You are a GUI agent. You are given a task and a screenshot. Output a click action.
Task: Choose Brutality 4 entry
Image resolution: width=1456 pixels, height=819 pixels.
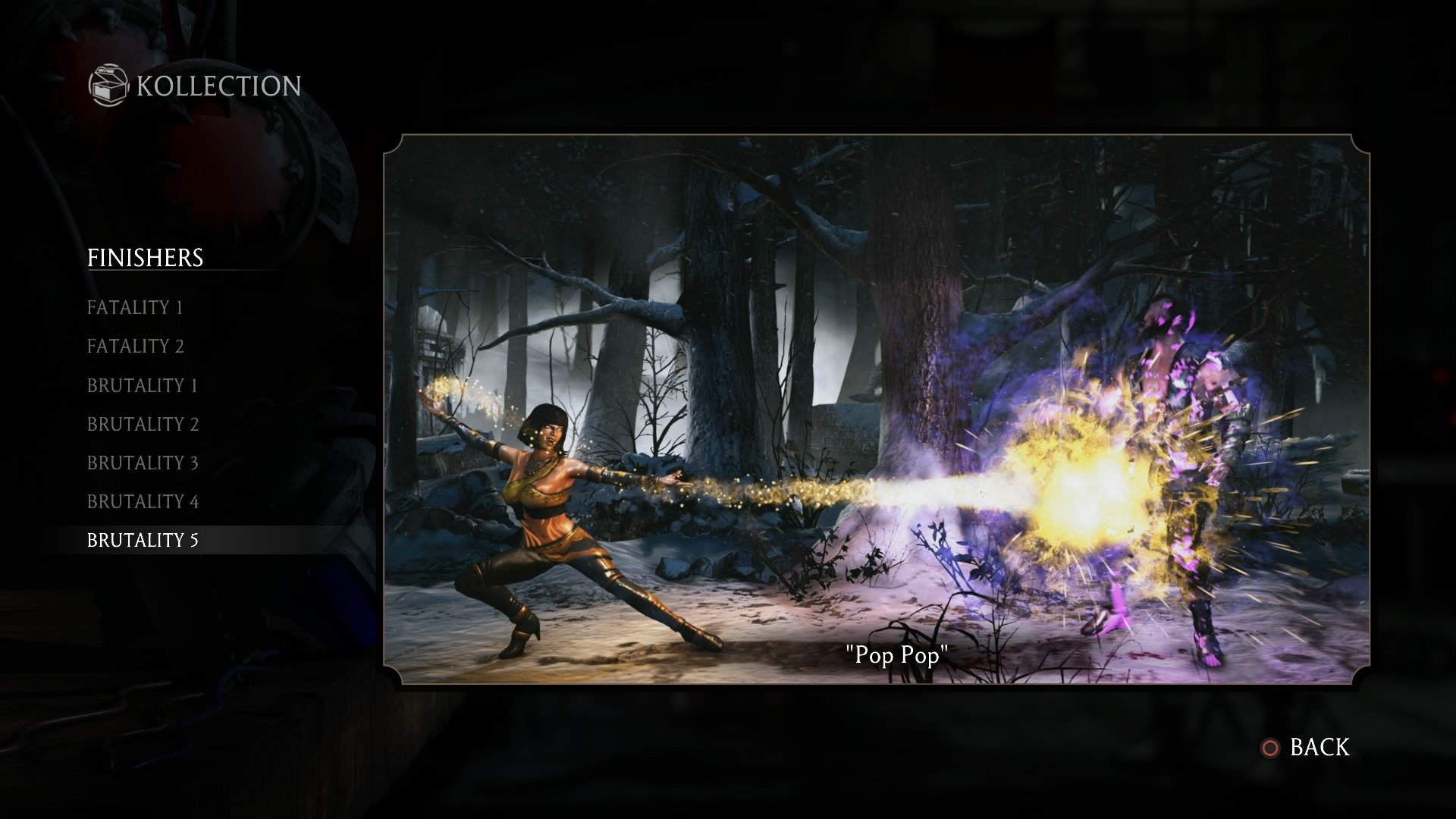(143, 502)
